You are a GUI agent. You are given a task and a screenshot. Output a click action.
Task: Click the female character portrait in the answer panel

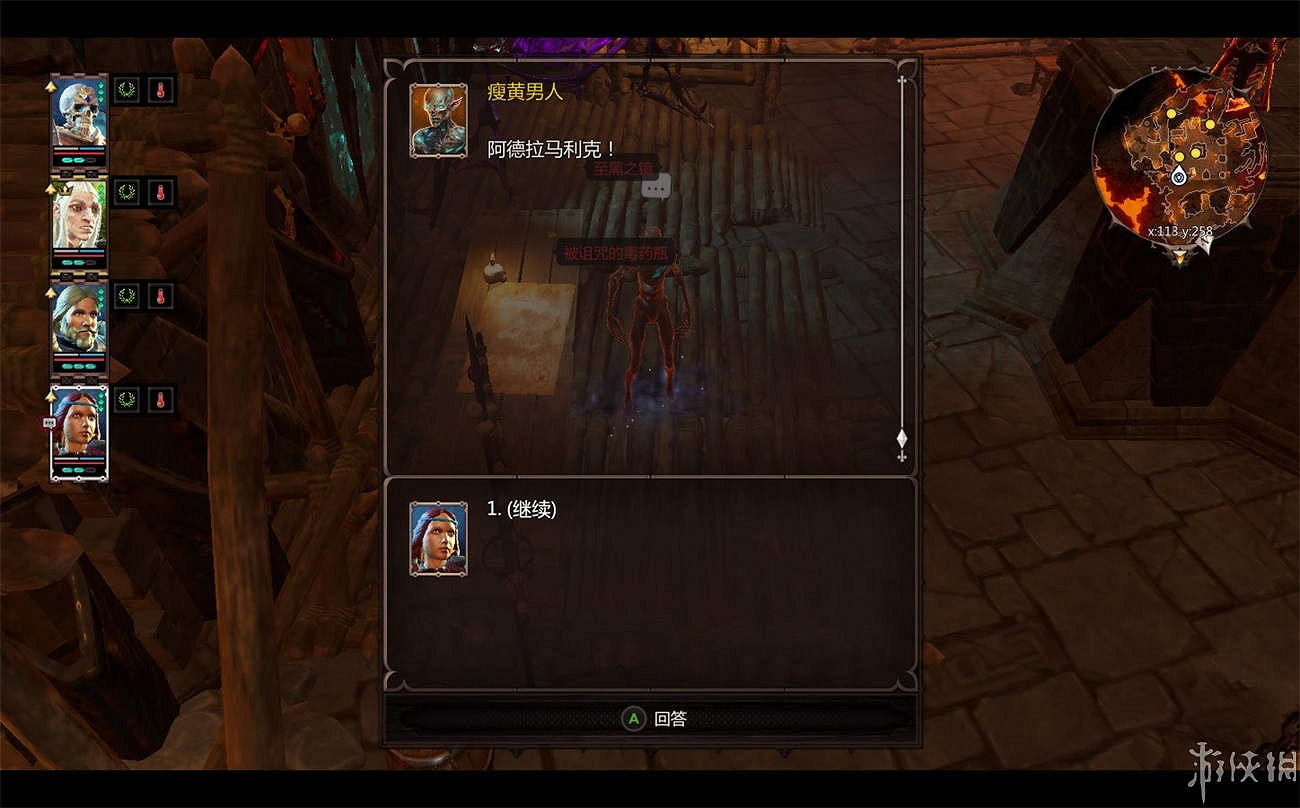tap(437, 539)
